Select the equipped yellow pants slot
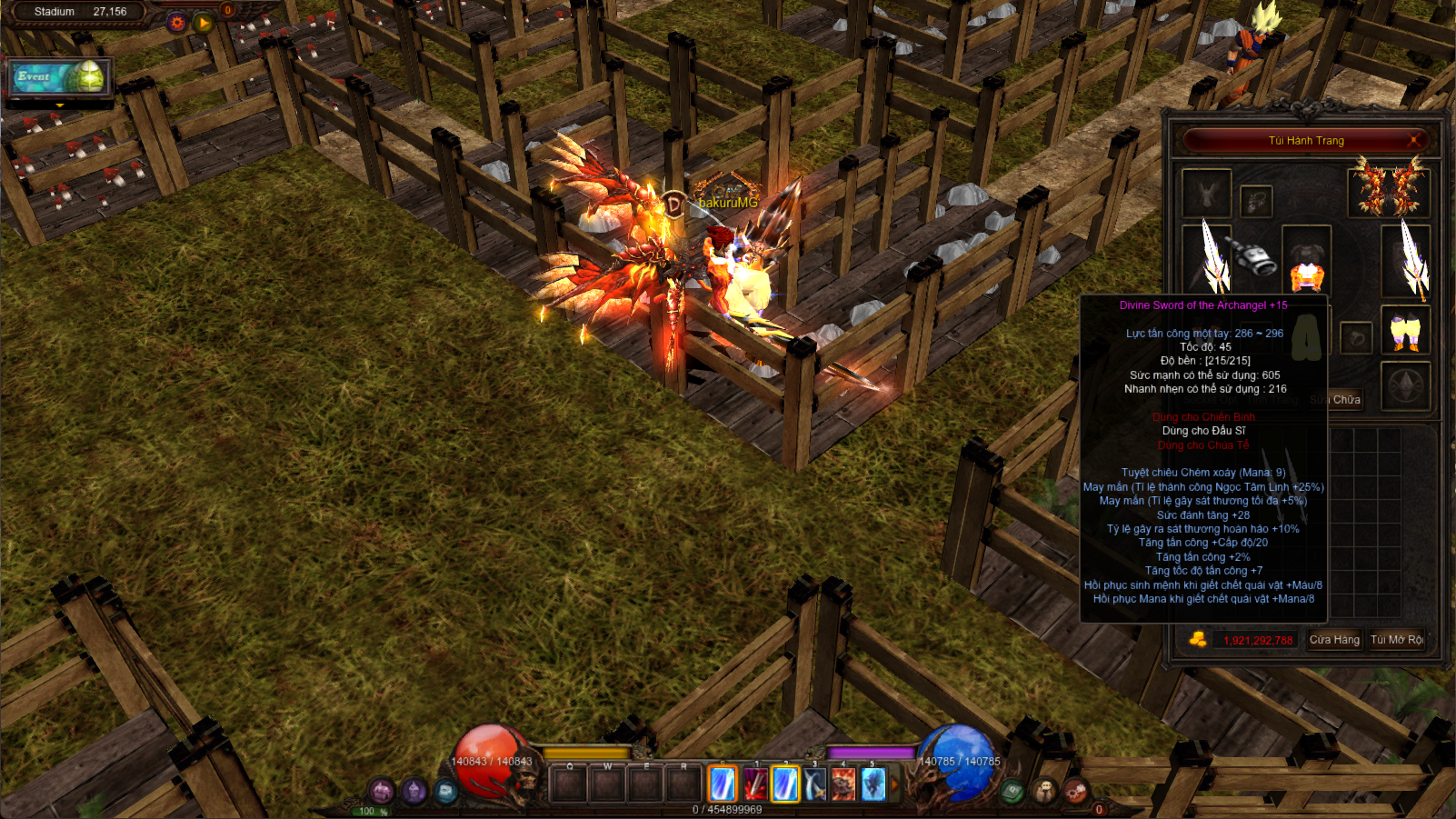Screen dimensions: 1456x819 coord(1405,330)
